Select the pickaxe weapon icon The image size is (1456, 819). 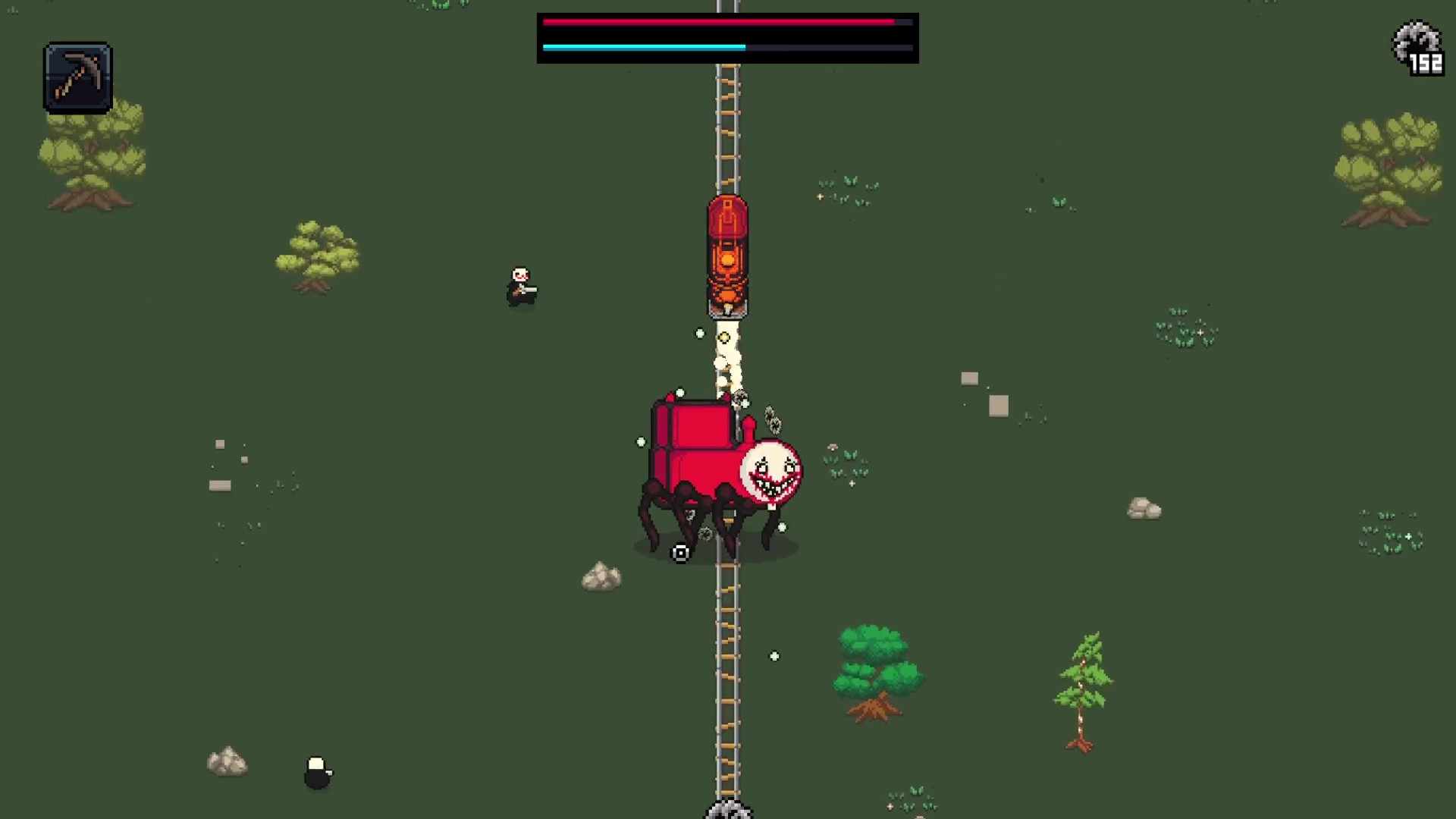pos(78,74)
